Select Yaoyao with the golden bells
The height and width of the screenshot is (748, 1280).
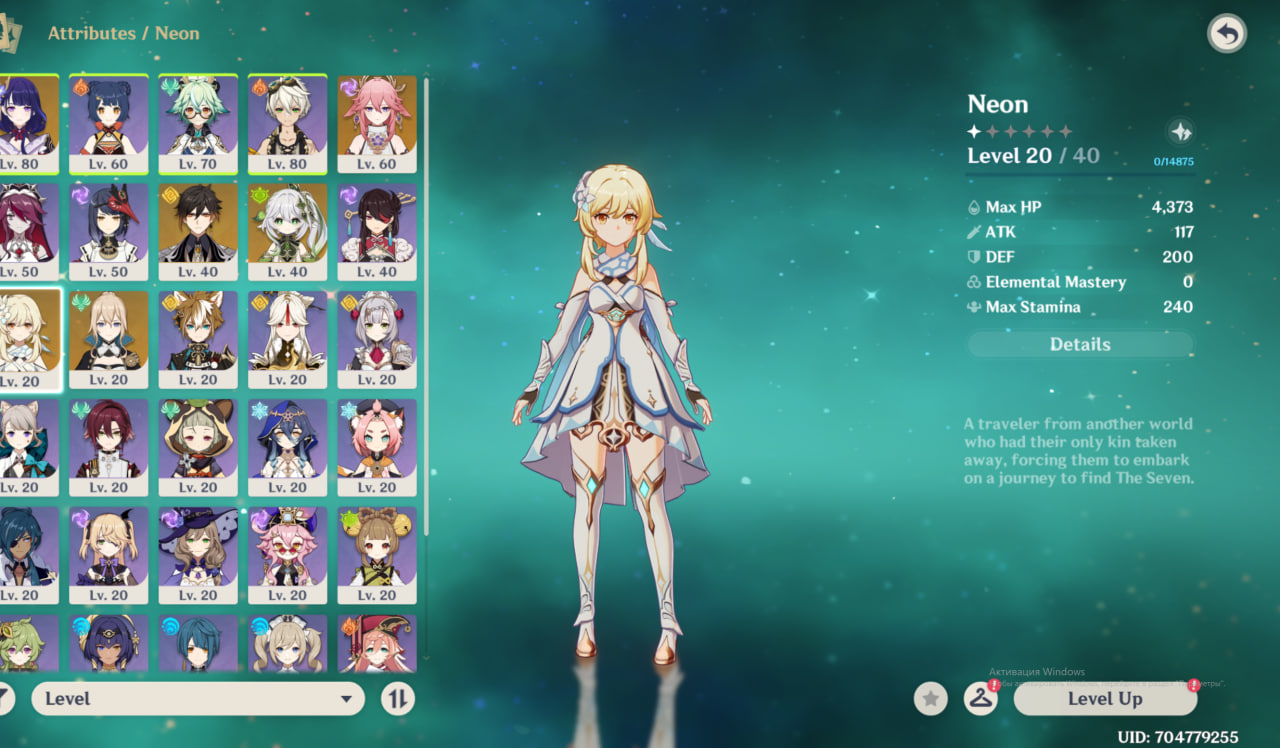click(377, 555)
